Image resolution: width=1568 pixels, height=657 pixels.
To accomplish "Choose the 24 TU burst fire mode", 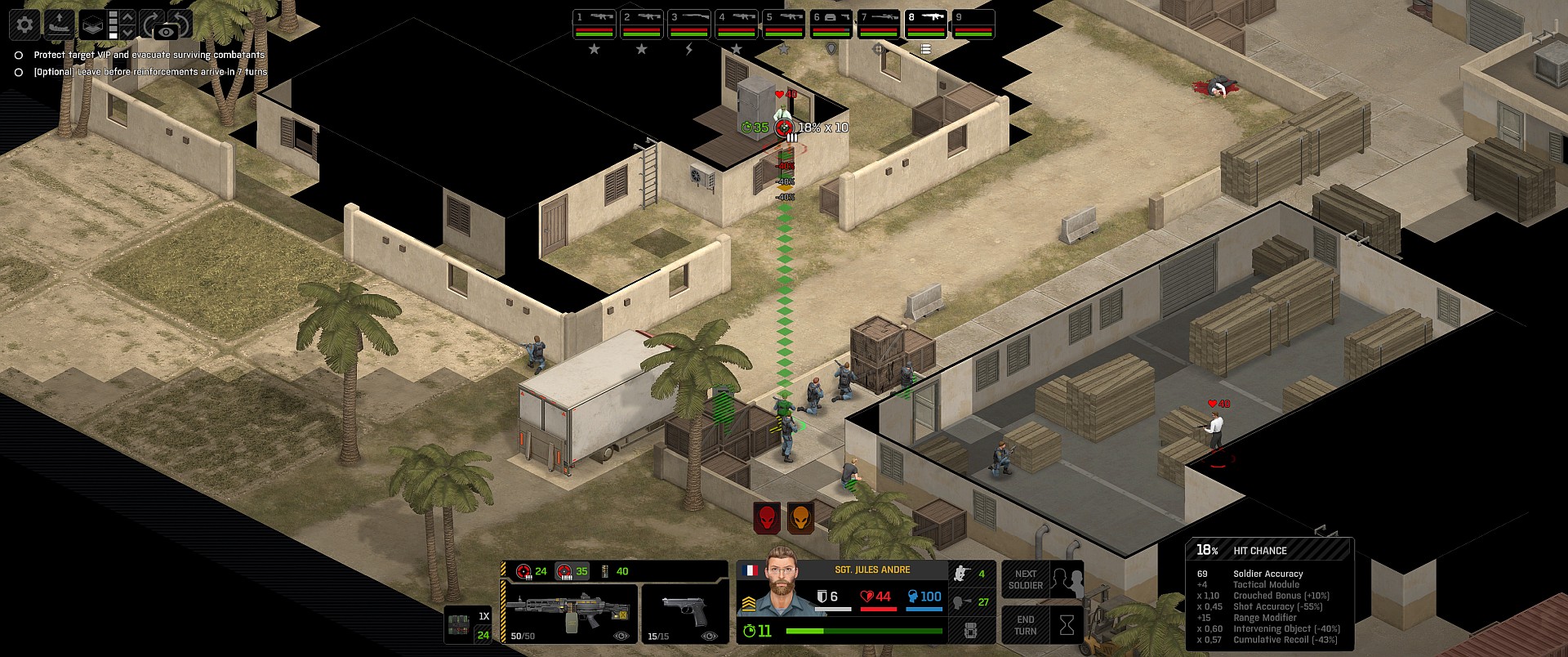I will click(531, 571).
